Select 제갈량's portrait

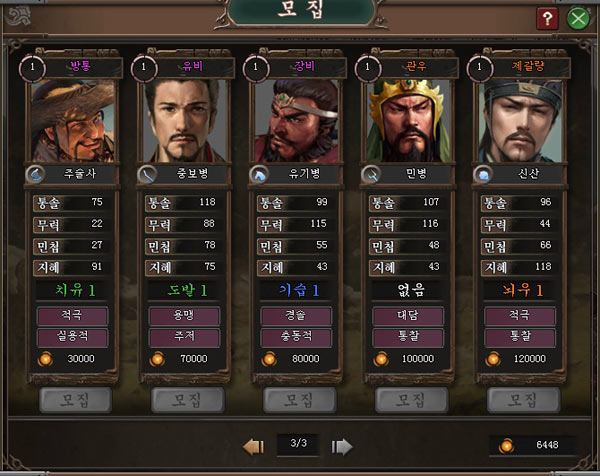pos(520,121)
